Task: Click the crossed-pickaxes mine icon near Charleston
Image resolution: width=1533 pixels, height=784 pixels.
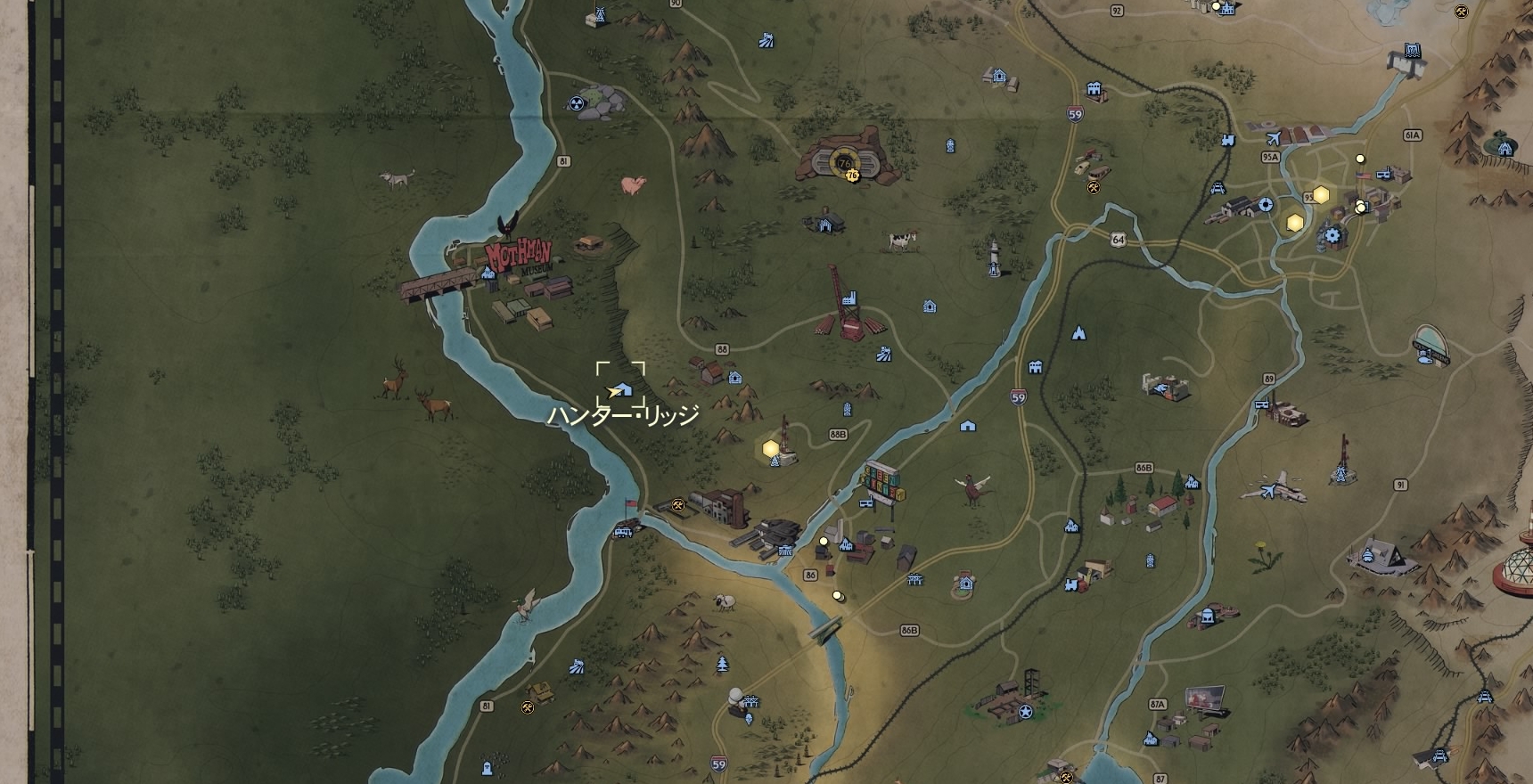Action: pos(677,505)
